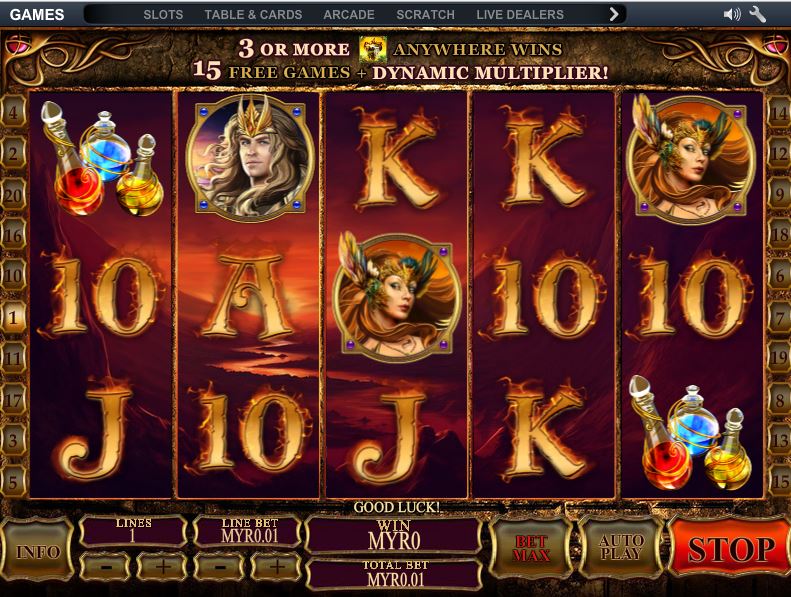Open the Table & Cards category
791x597 pixels.
(253, 15)
